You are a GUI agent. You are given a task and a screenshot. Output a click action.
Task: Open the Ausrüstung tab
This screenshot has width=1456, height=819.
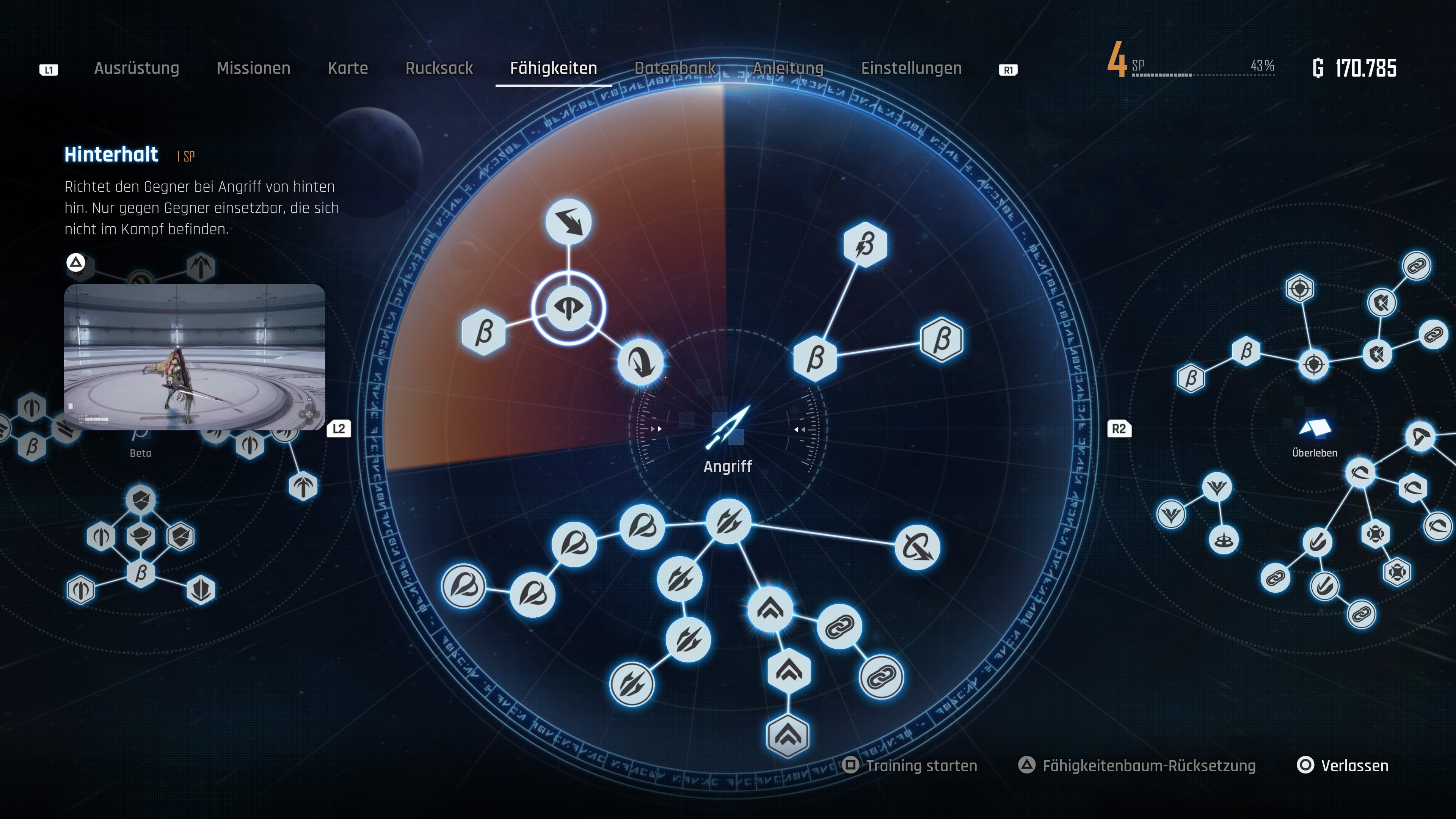(x=136, y=68)
